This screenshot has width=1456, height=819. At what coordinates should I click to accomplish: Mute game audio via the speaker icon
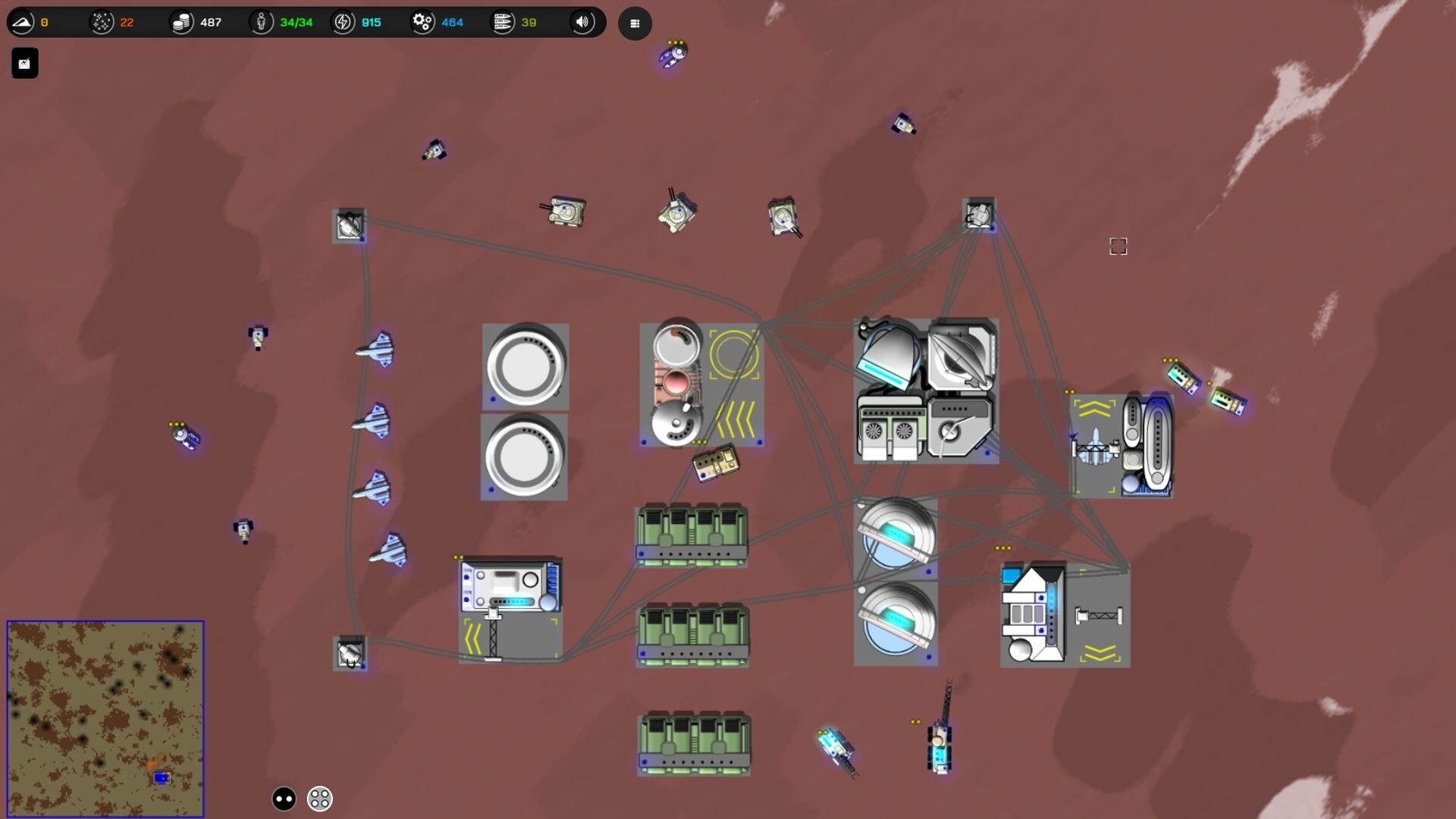582,22
